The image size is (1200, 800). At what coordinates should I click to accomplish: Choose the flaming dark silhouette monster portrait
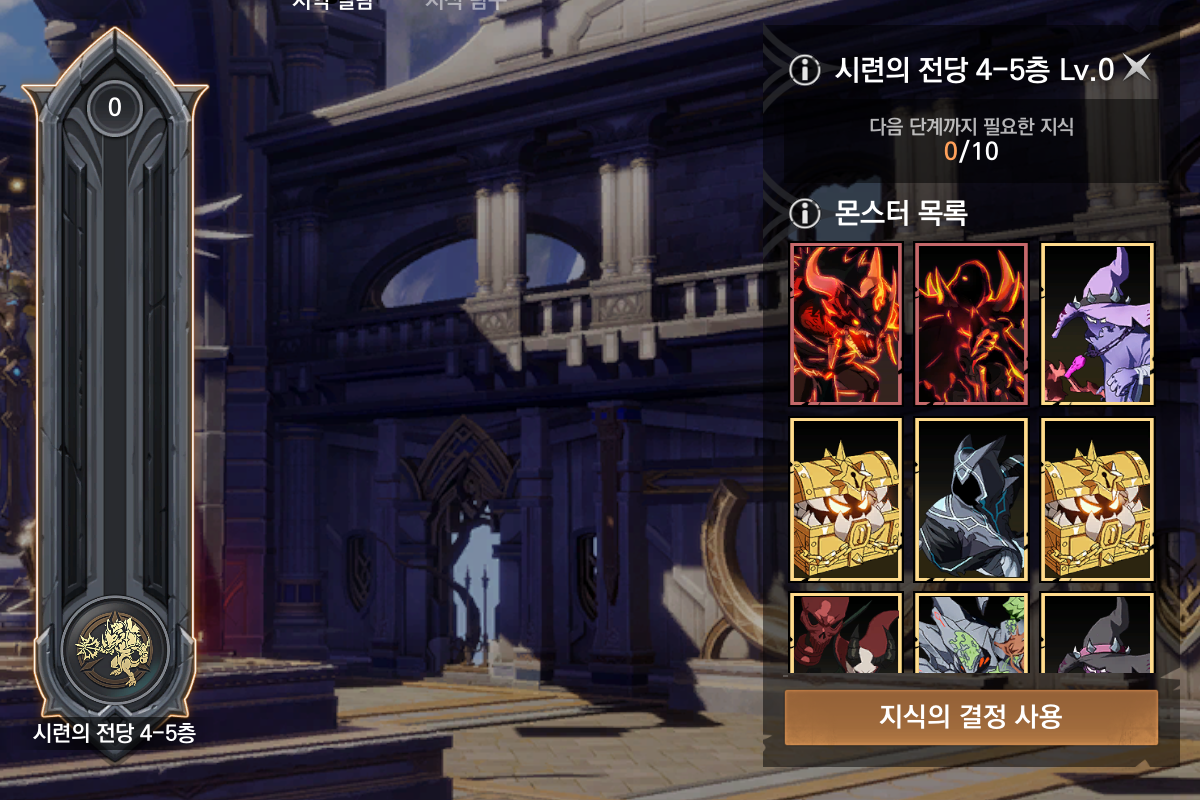pyautogui.click(x=971, y=323)
